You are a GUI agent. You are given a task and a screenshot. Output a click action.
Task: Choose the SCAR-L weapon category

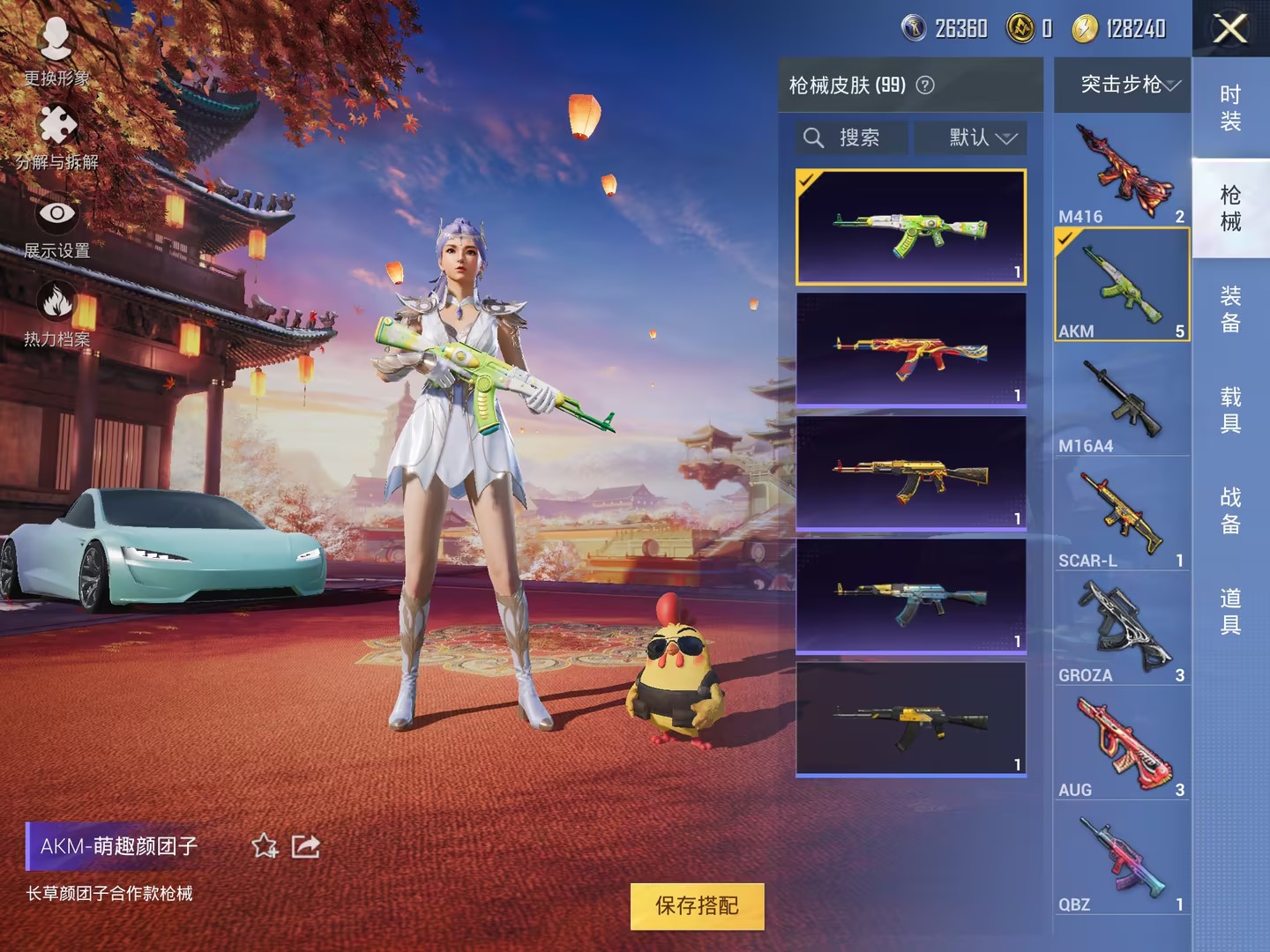pyautogui.click(x=1122, y=516)
